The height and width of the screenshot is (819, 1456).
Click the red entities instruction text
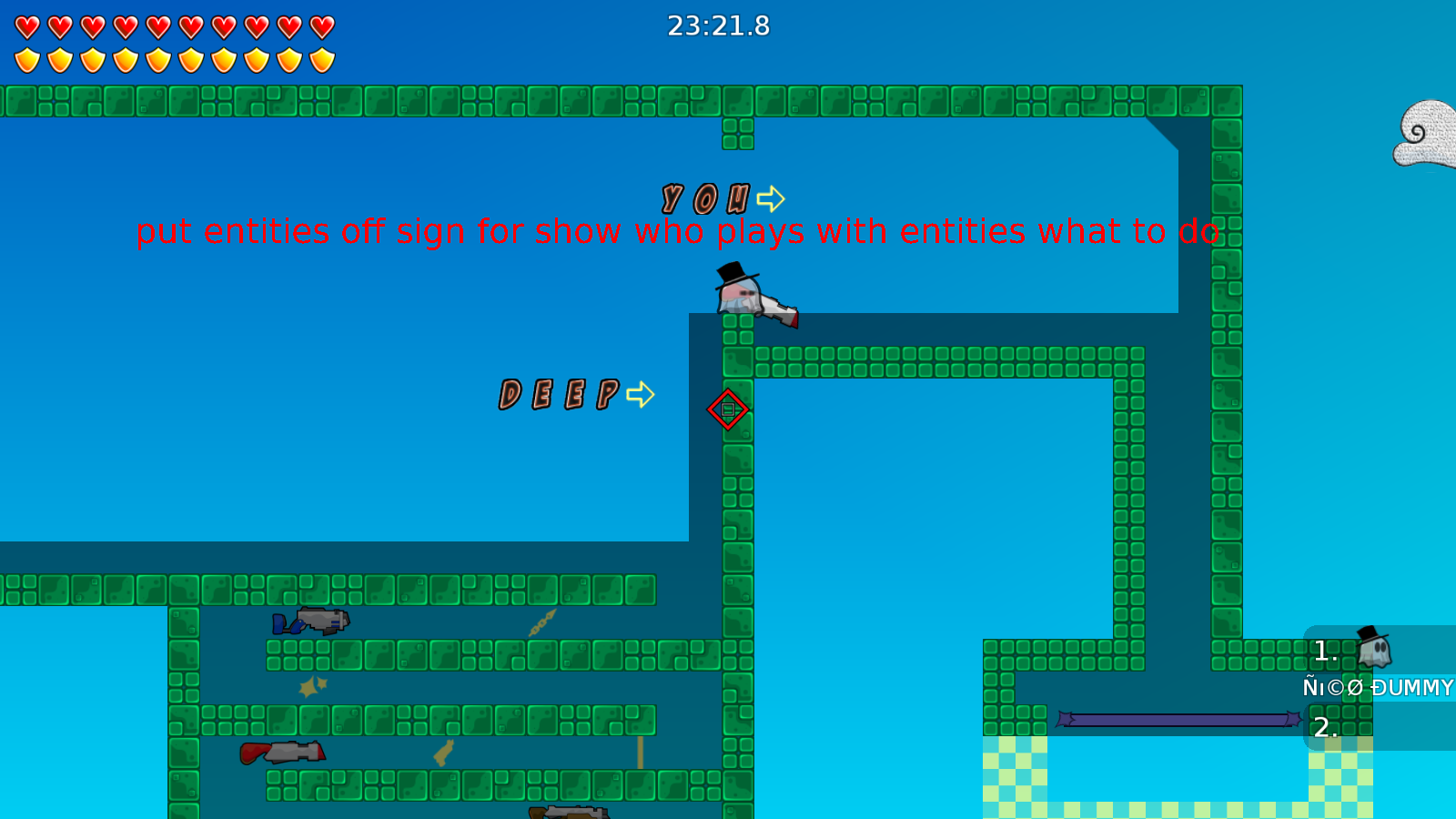[x=678, y=232]
